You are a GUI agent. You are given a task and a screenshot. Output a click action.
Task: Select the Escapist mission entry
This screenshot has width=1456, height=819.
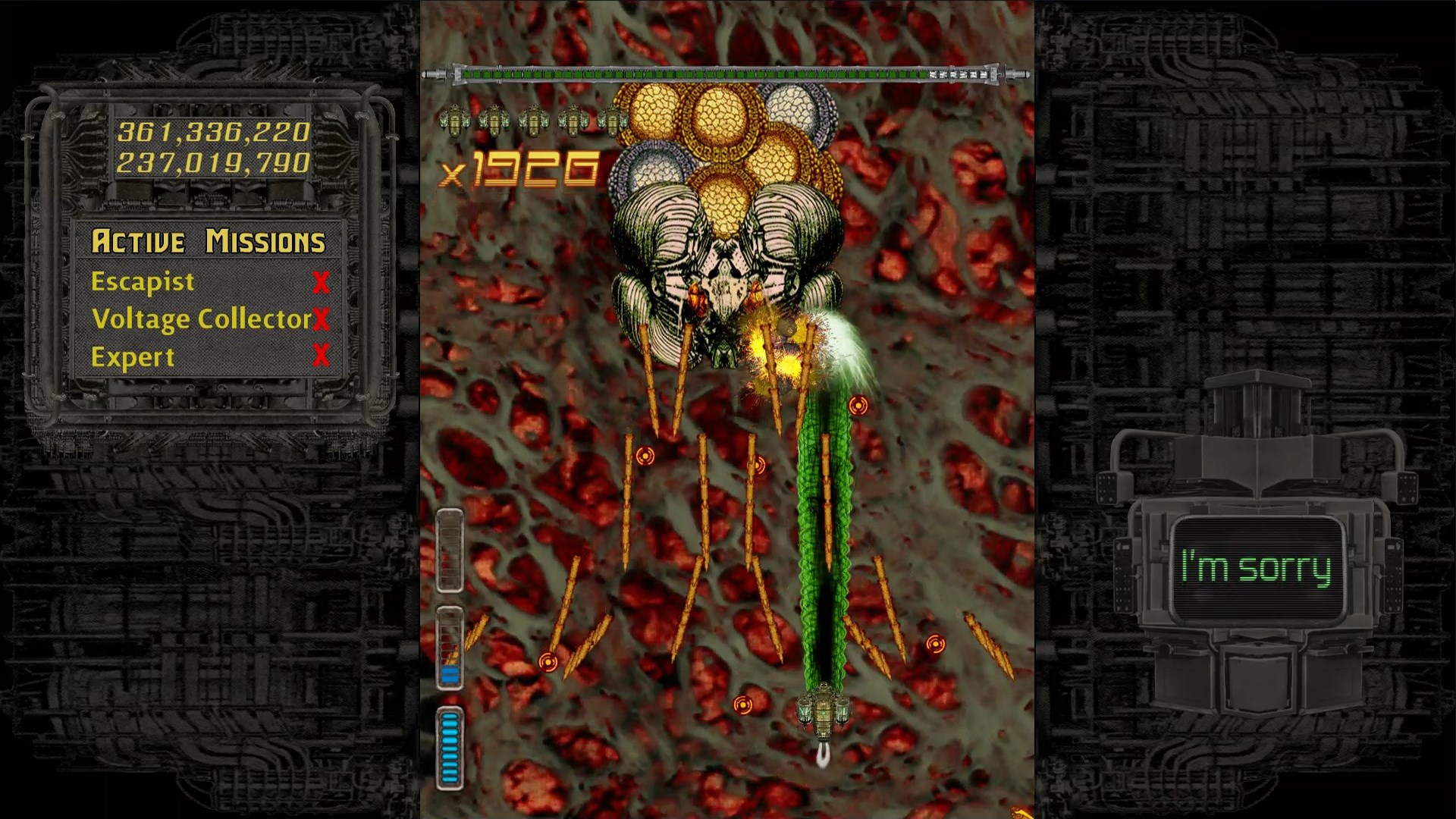point(141,281)
